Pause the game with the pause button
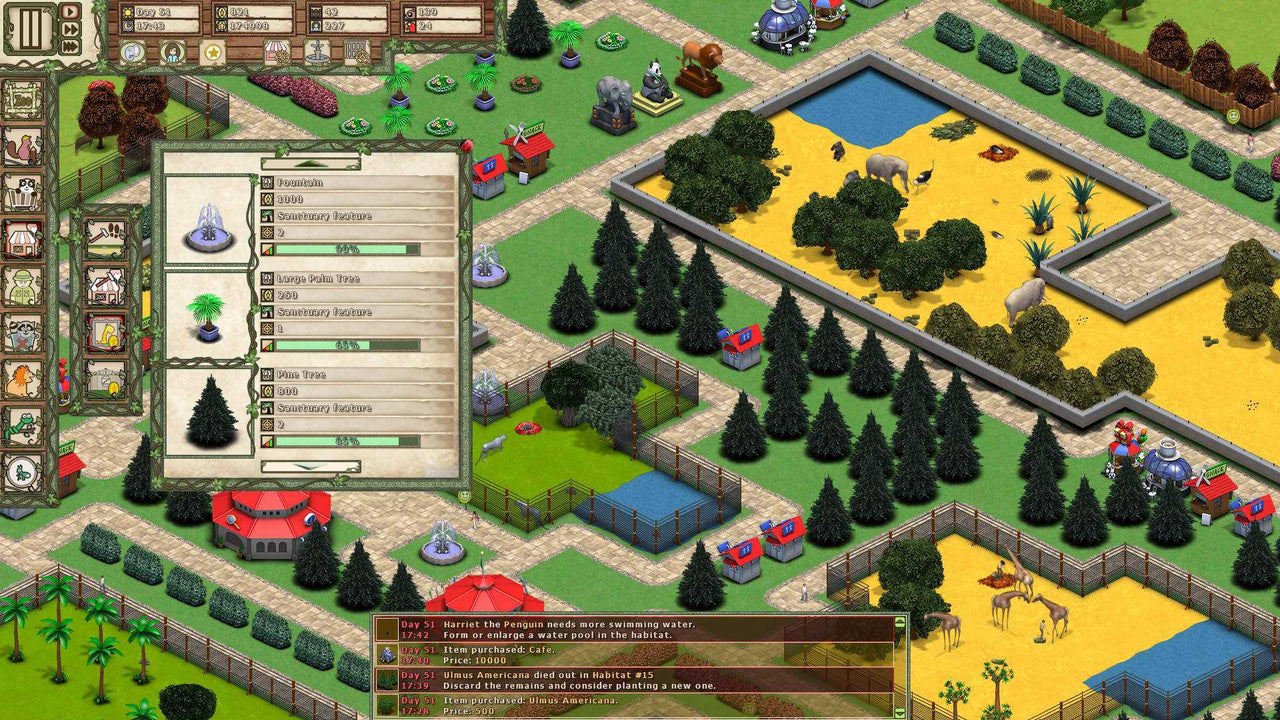Image resolution: width=1280 pixels, height=720 pixels. tap(30, 27)
